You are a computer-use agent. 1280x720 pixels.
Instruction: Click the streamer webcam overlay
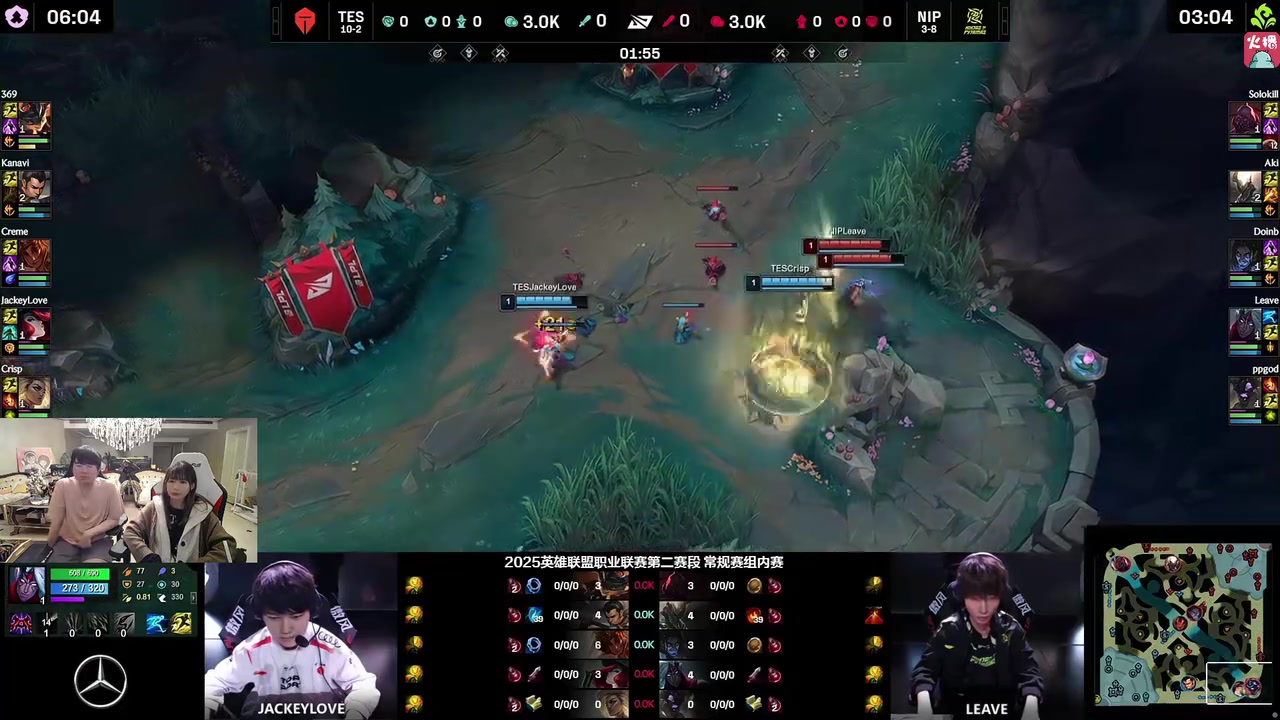tap(128, 490)
